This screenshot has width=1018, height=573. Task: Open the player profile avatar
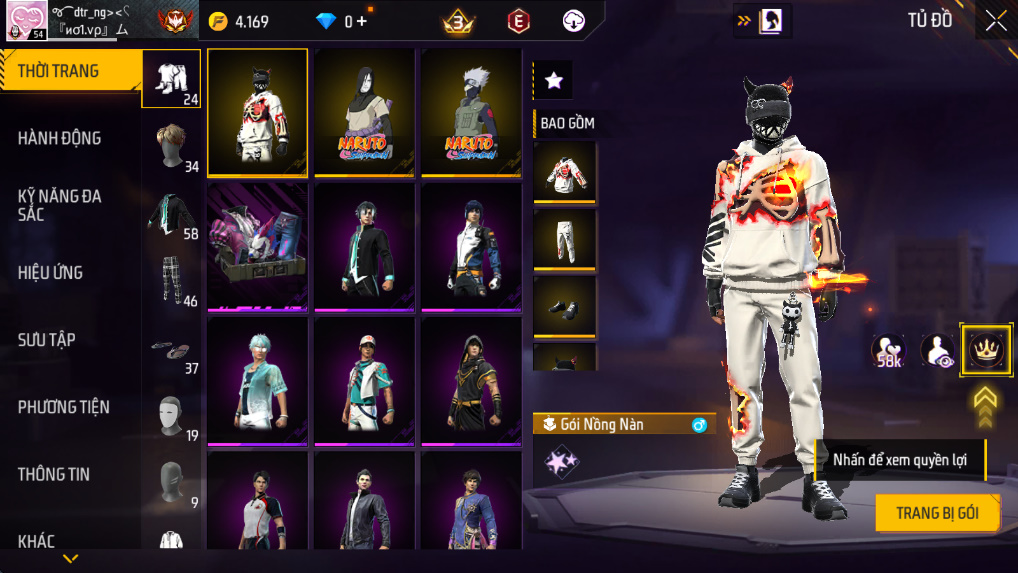(x=25, y=20)
